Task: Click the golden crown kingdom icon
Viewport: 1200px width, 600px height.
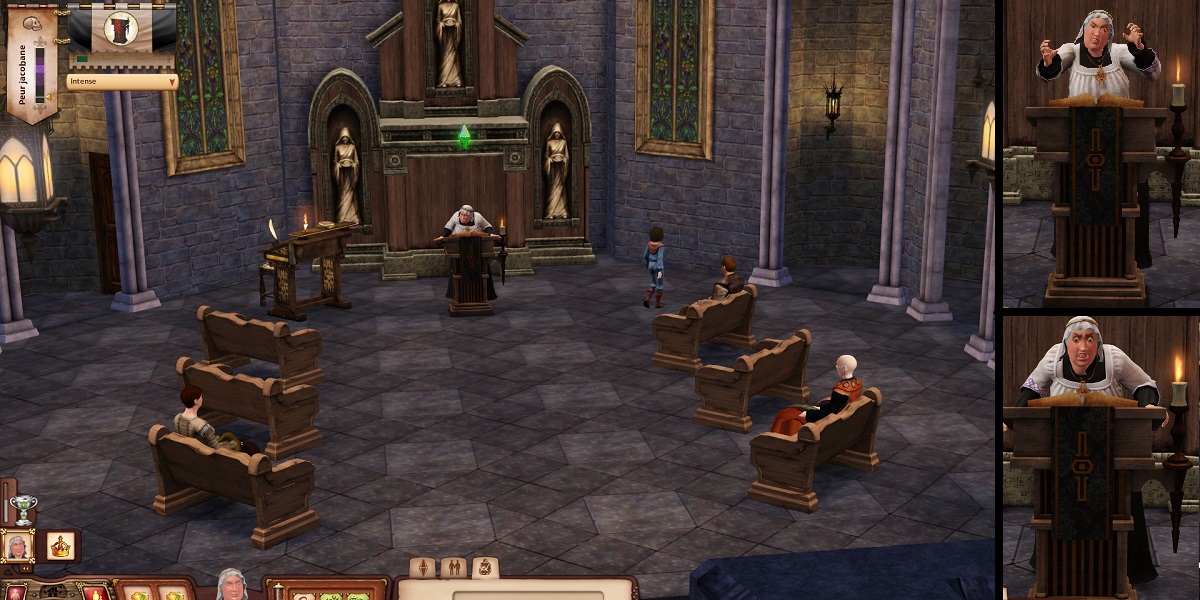Action: click(60, 546)
